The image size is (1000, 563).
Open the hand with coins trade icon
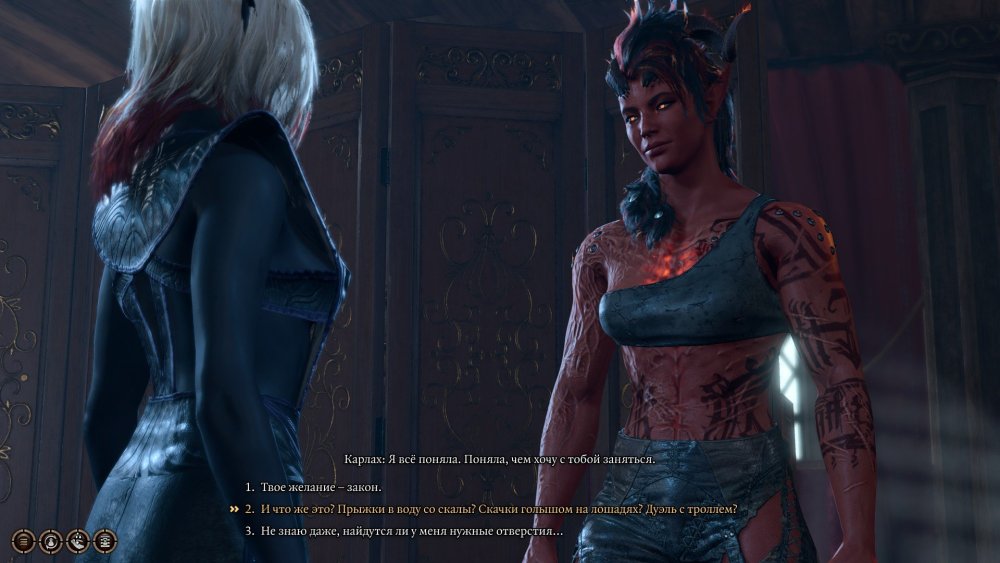78,541
